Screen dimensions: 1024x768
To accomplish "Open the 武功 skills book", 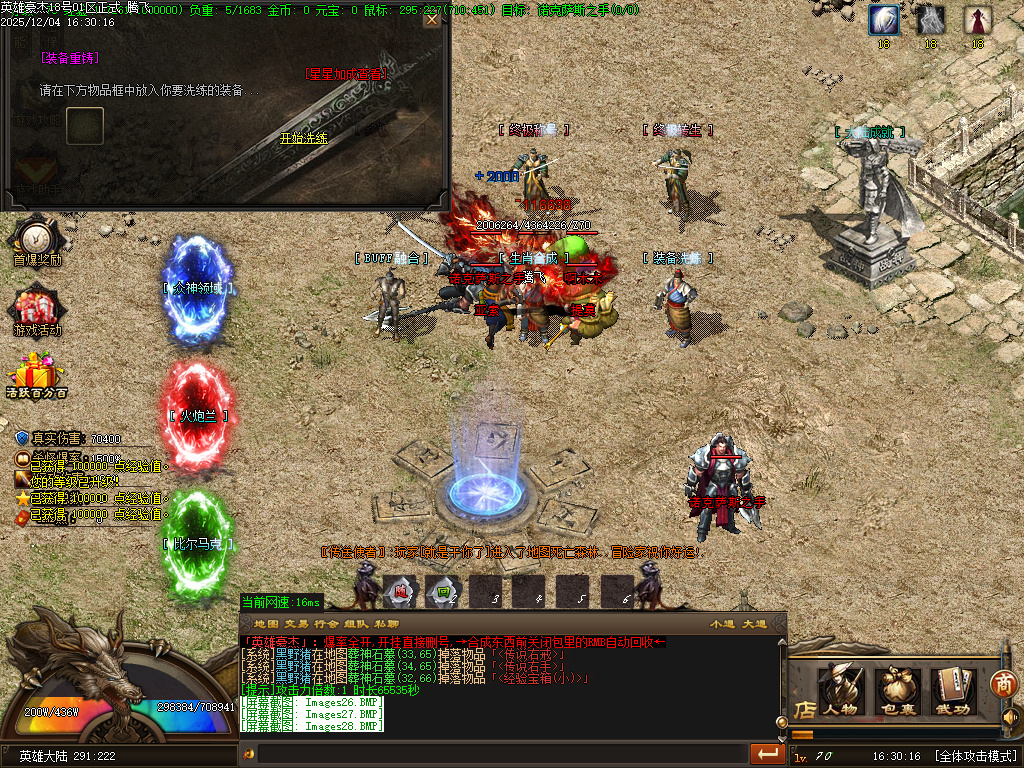I will 954,689.
